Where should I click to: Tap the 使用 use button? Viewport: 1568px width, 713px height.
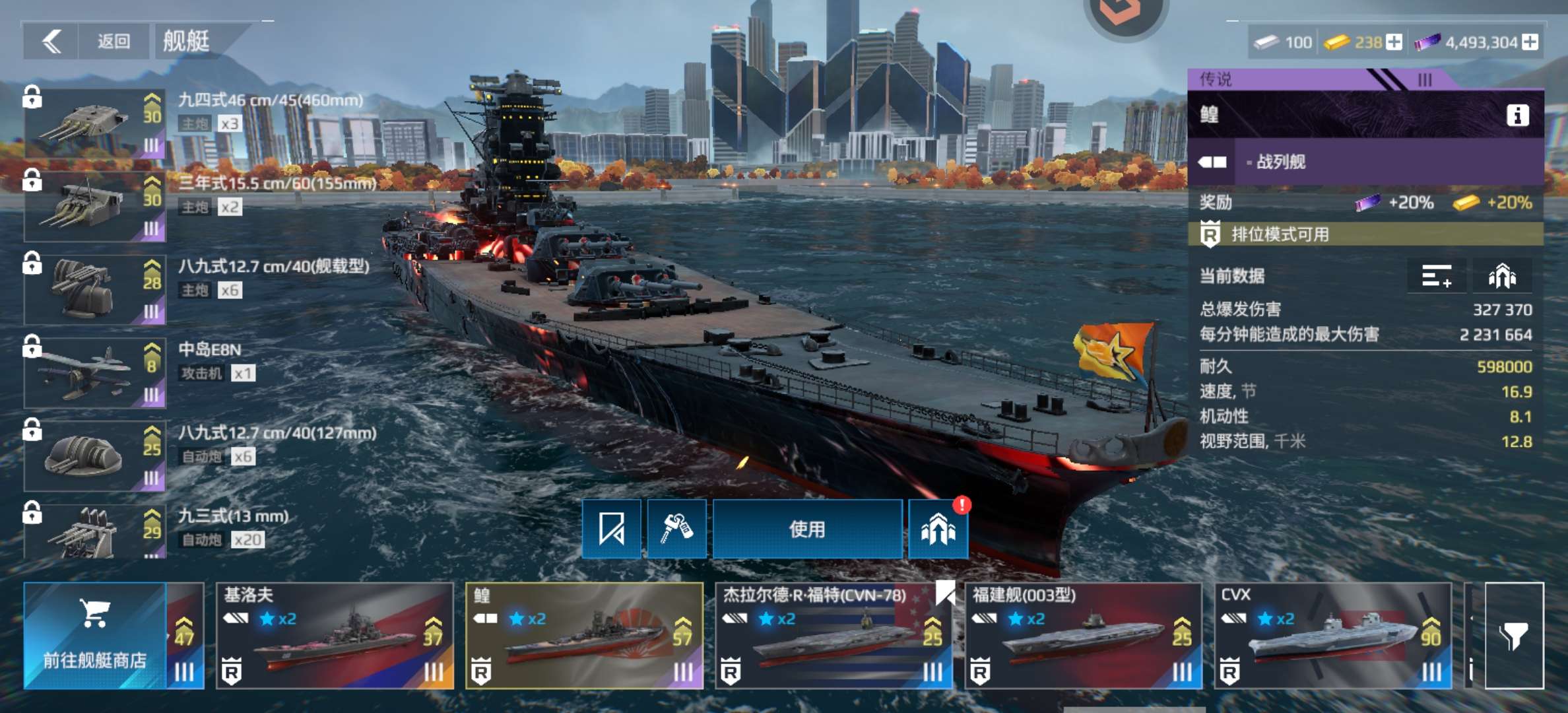click(807, 529)
